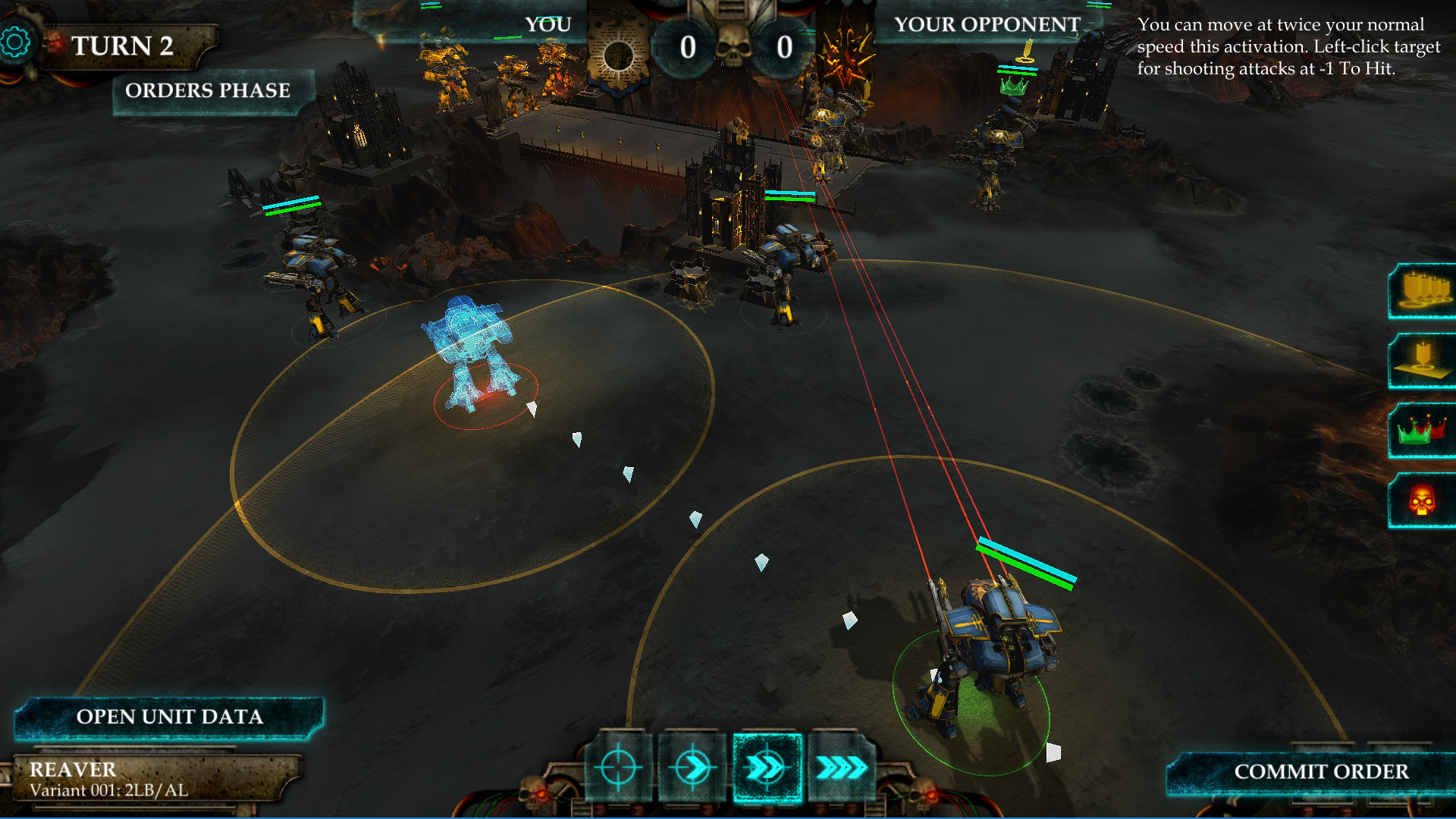Commit the current order
This screenshot has width=1456, height=819.
tap(1320, 772)
